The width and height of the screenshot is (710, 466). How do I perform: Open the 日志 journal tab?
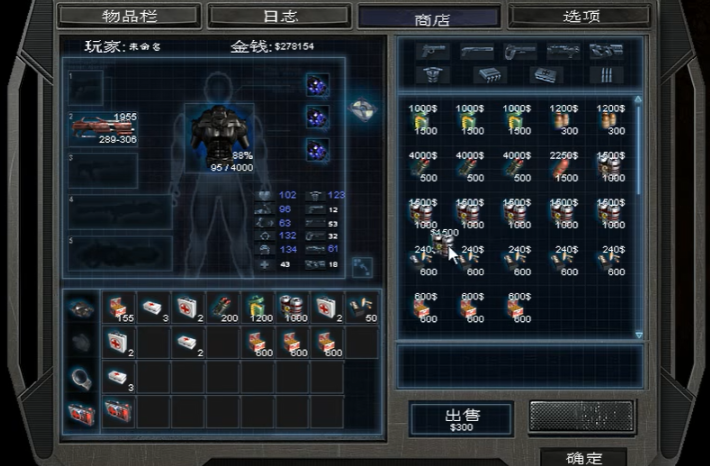279,17
